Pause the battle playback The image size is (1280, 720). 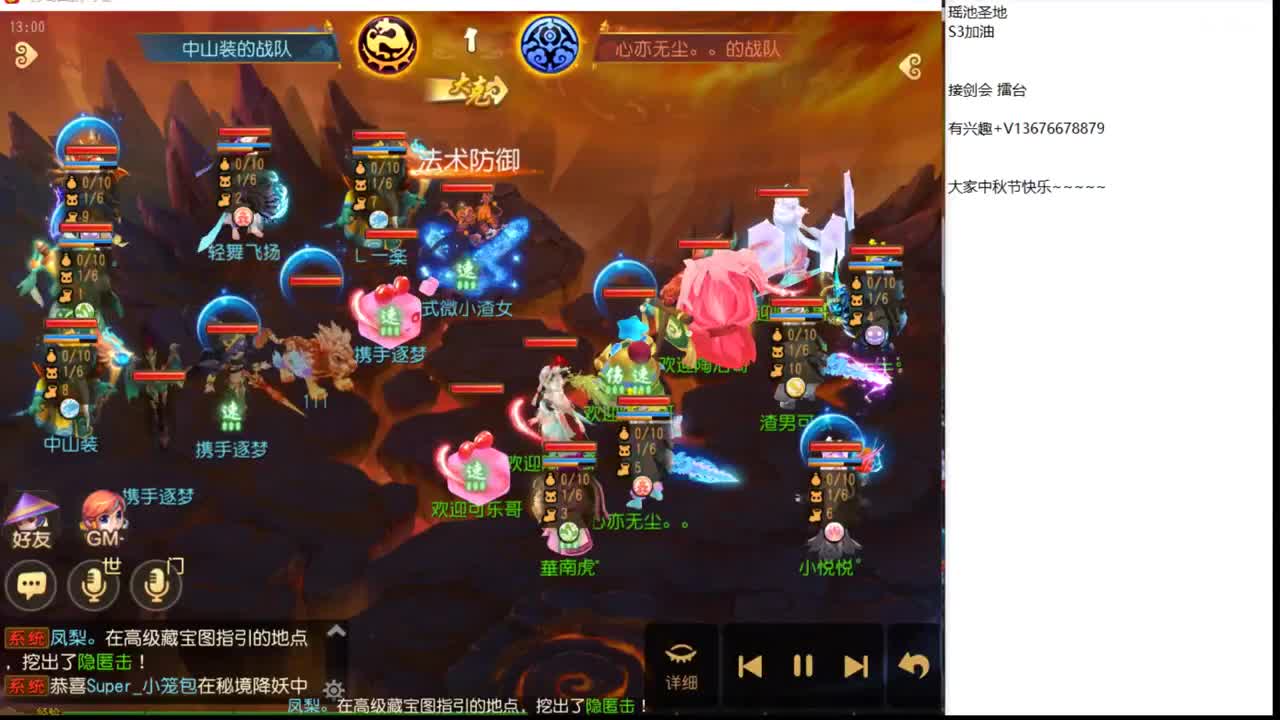click(x=802, y=663)
